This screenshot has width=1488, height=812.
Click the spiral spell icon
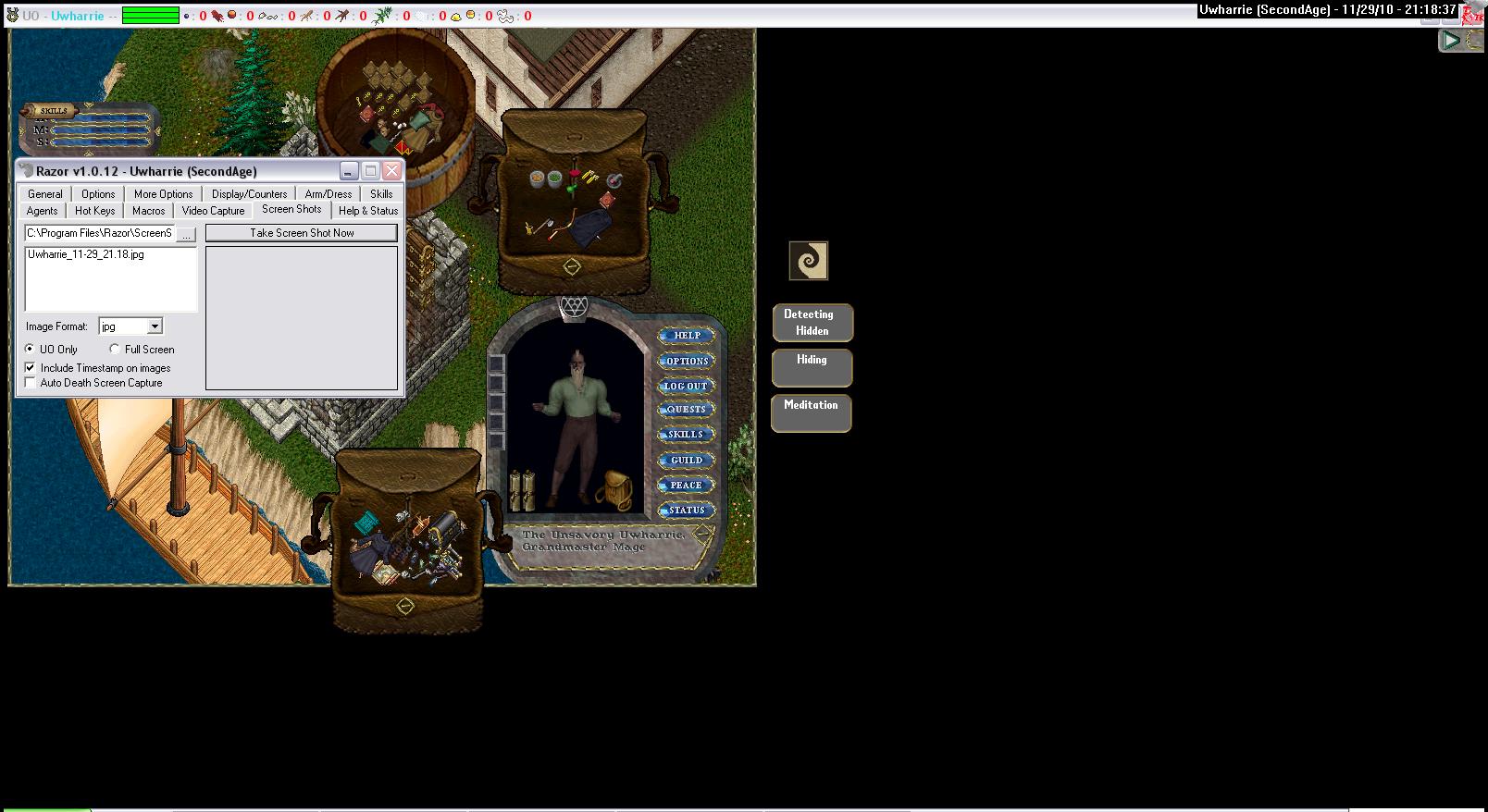[809, 261]
